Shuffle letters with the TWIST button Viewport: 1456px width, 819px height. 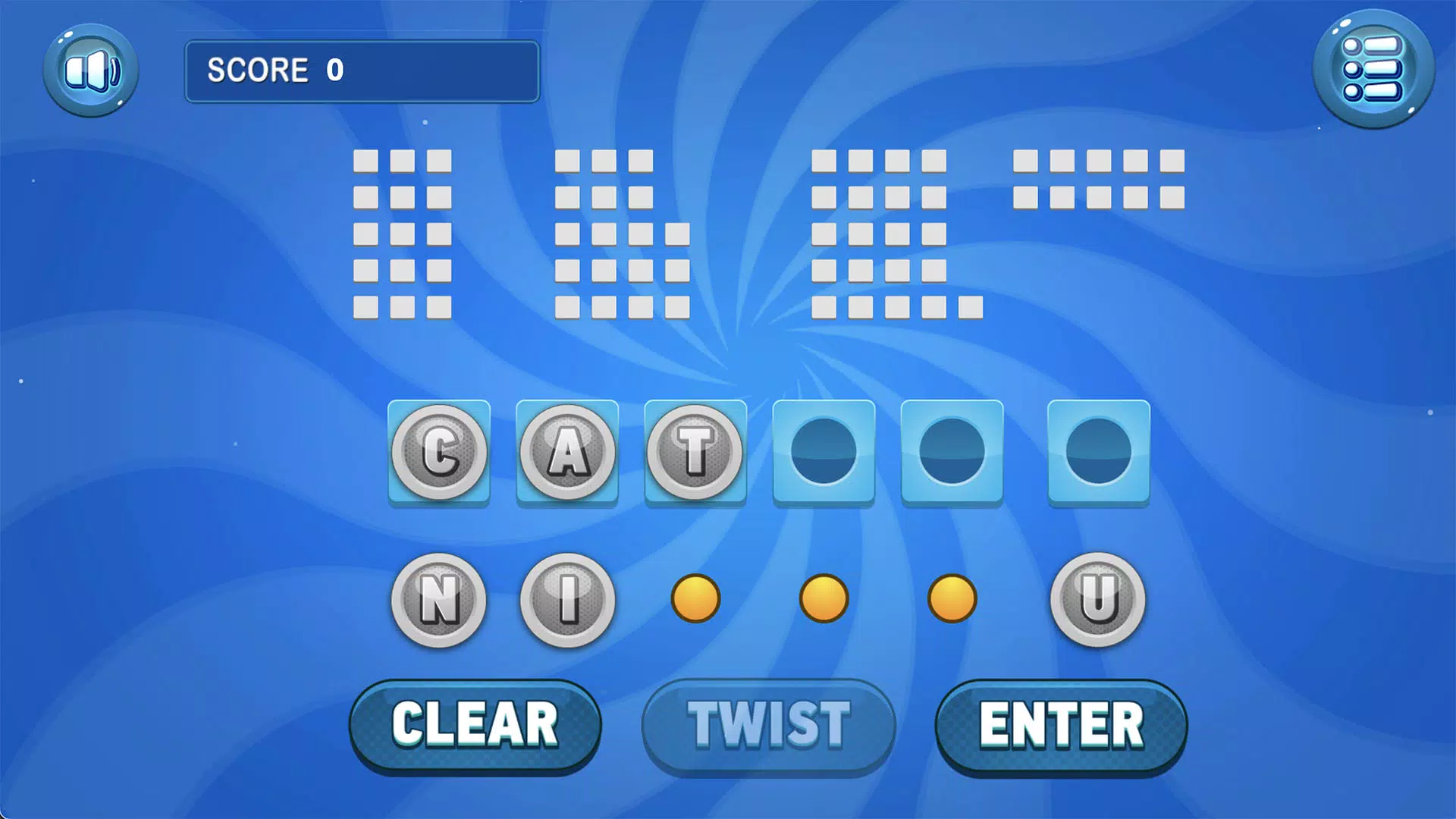768,724
